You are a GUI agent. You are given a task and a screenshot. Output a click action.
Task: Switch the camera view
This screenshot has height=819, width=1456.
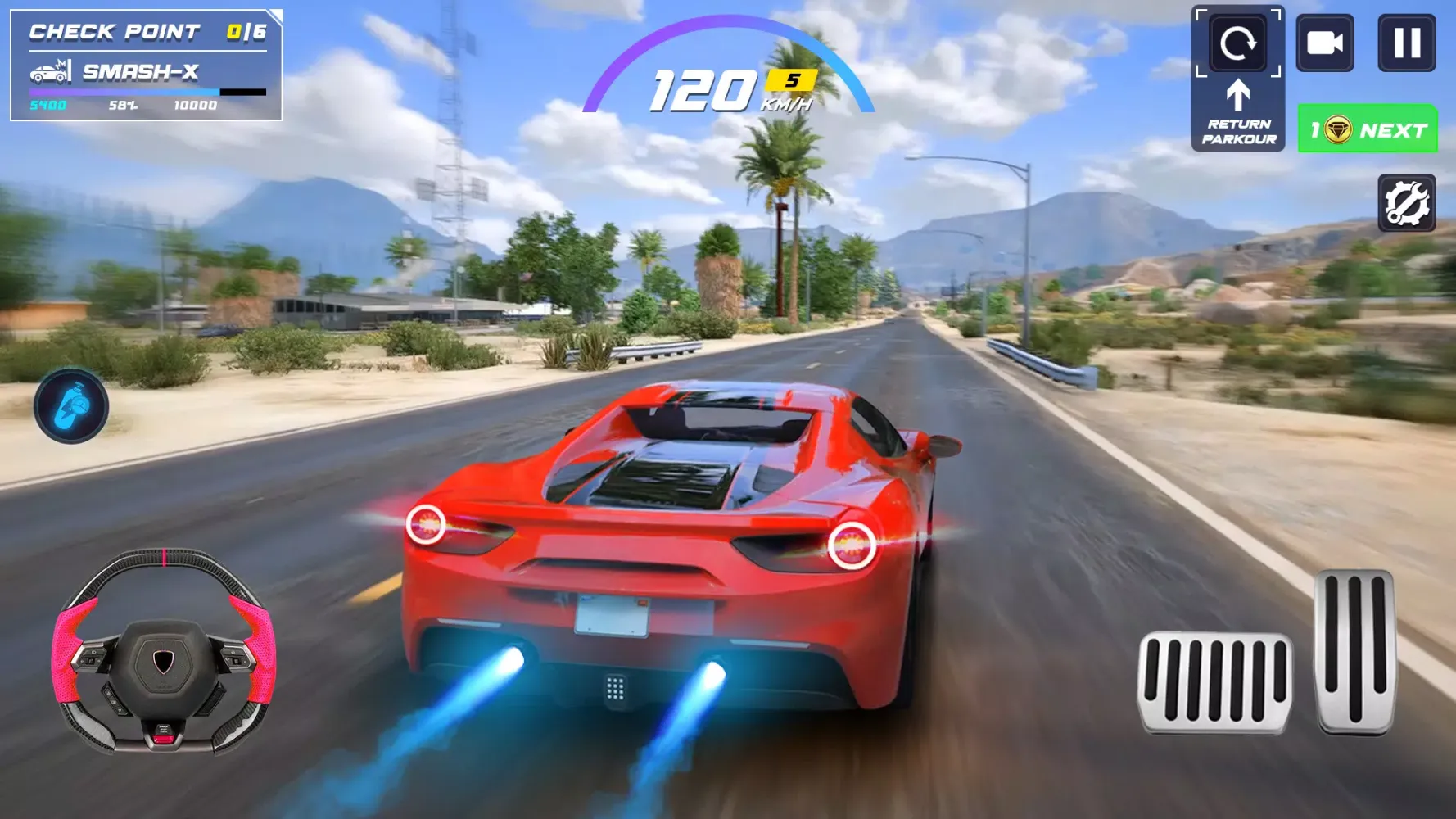(x=1324, y=43)
